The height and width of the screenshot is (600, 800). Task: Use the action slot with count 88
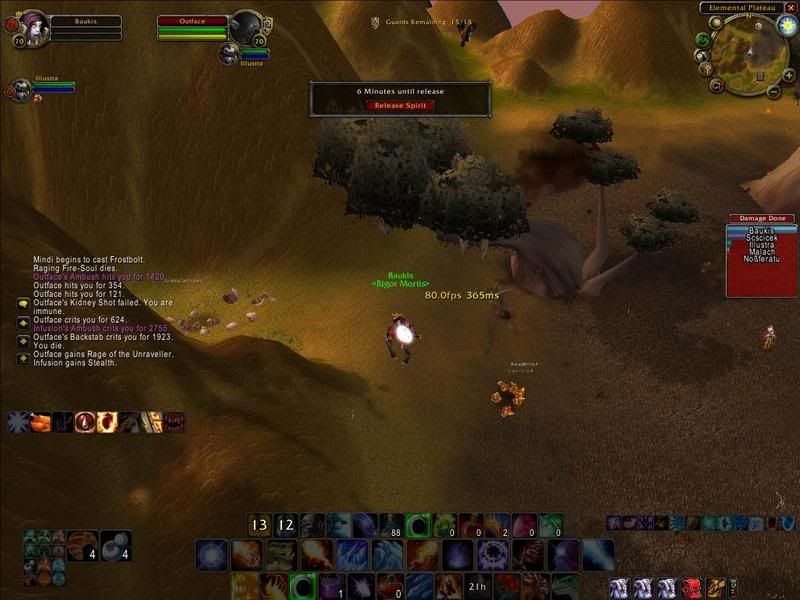(x=391, y=525)
